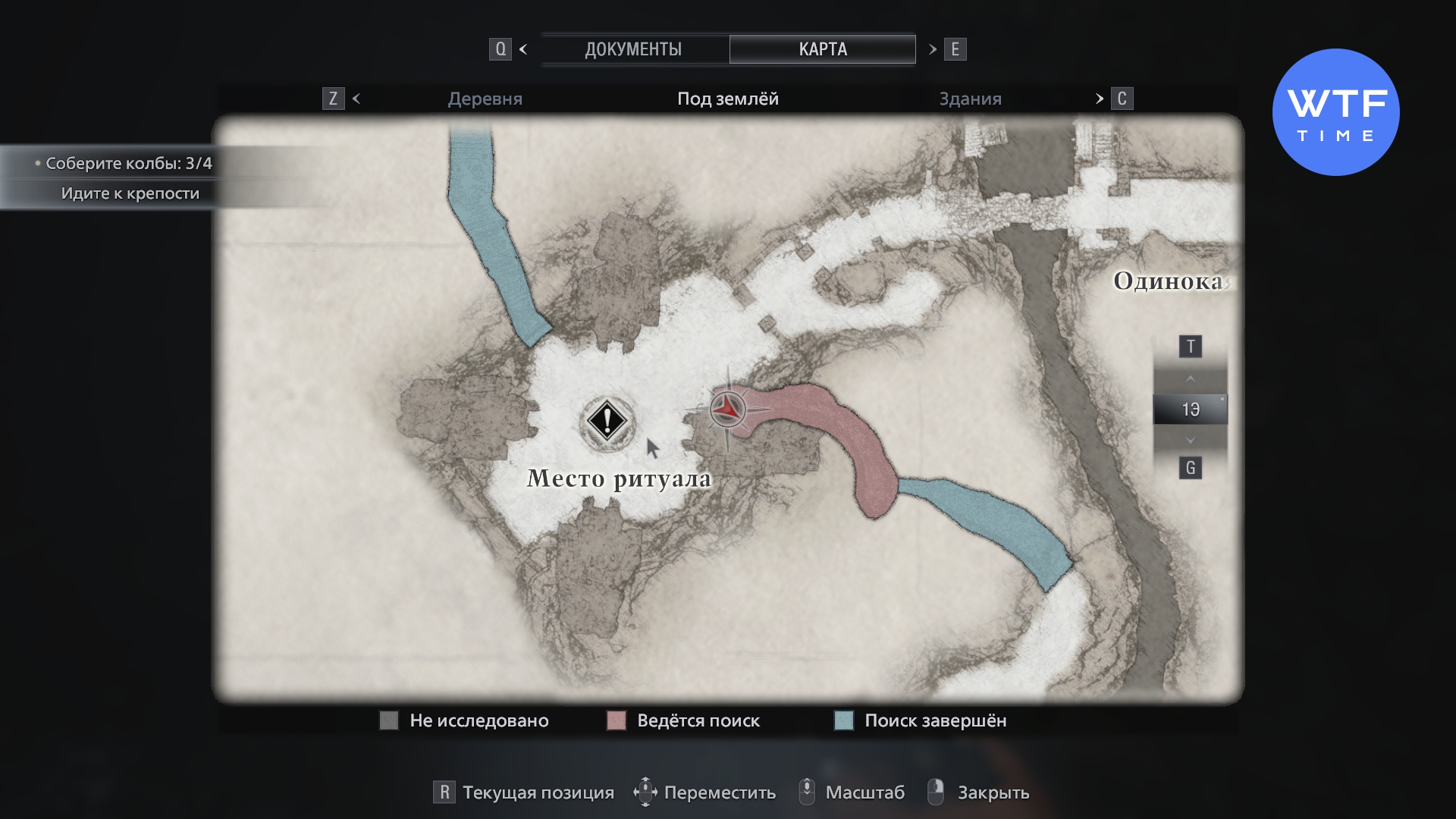Switch to the ДОКУМЕНТЫ tab
Viewport: 1456px width, 819px height.
633,49
